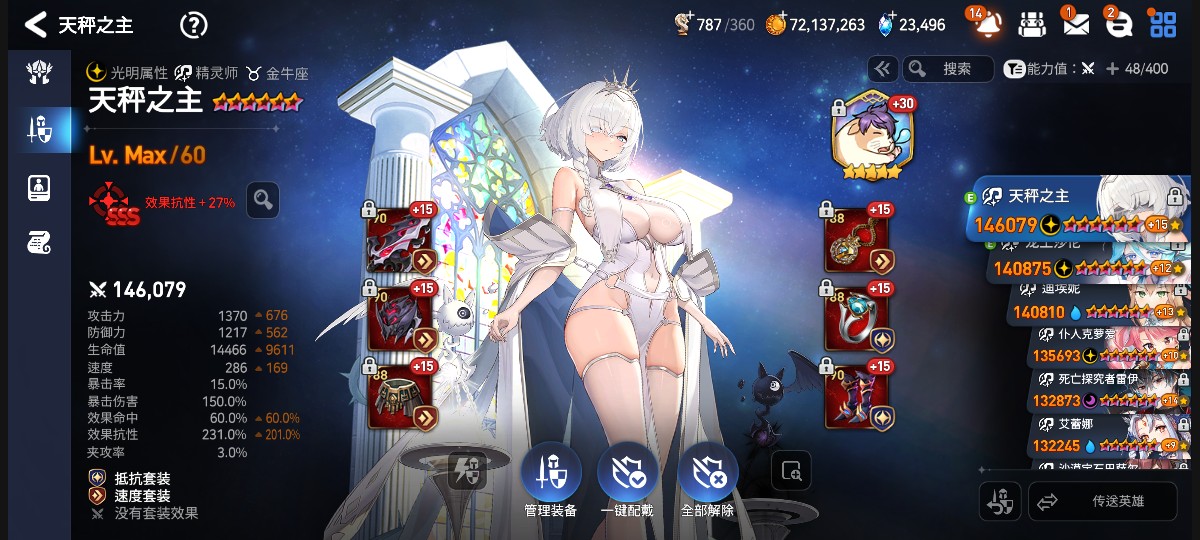Tap 全部解除 to unequip all

pyautogui.click(x=707, y=474)
